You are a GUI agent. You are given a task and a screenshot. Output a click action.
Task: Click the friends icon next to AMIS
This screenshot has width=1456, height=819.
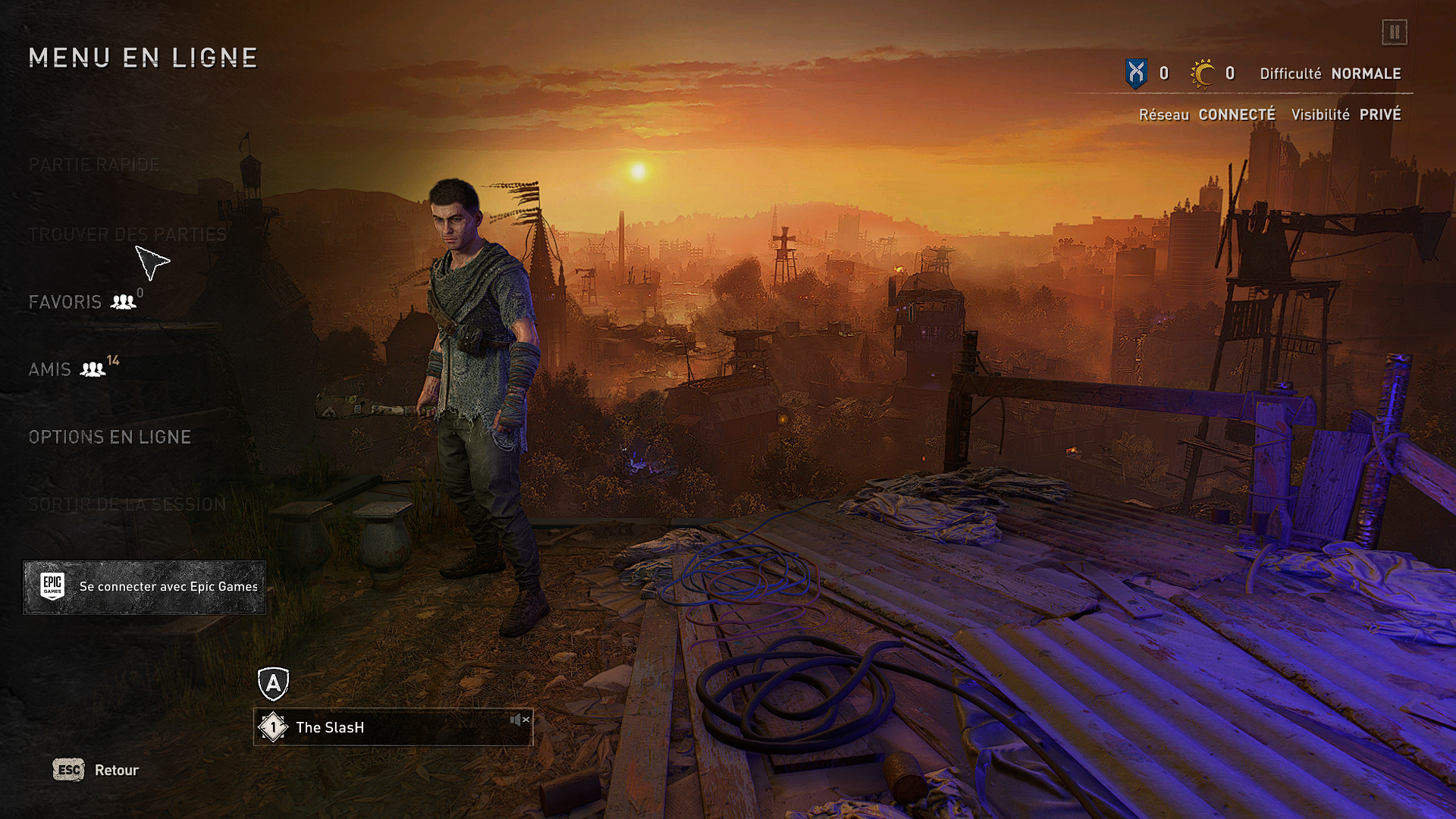[x=93, y=369]
